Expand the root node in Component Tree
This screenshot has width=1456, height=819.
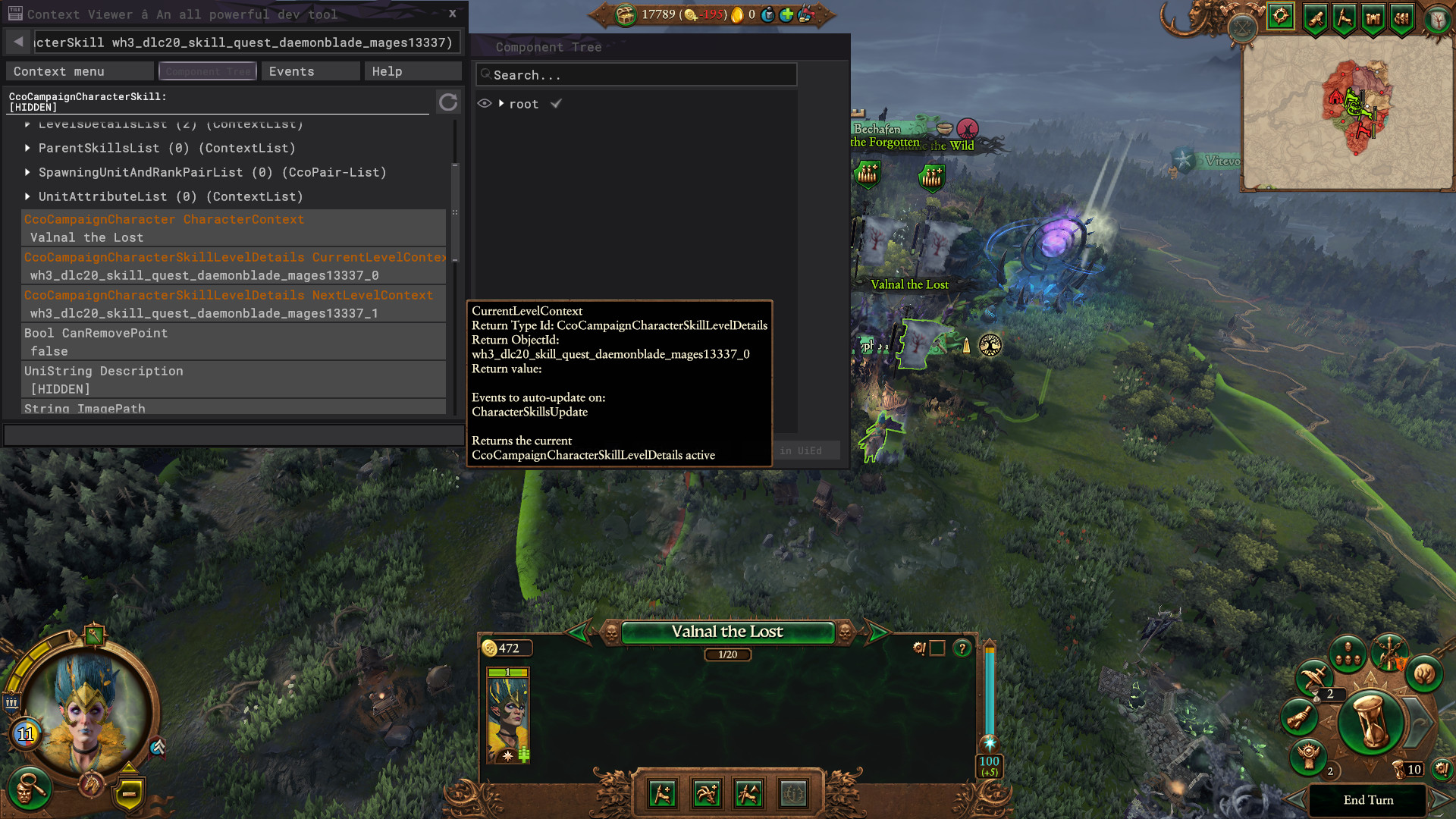pos(500,104)
